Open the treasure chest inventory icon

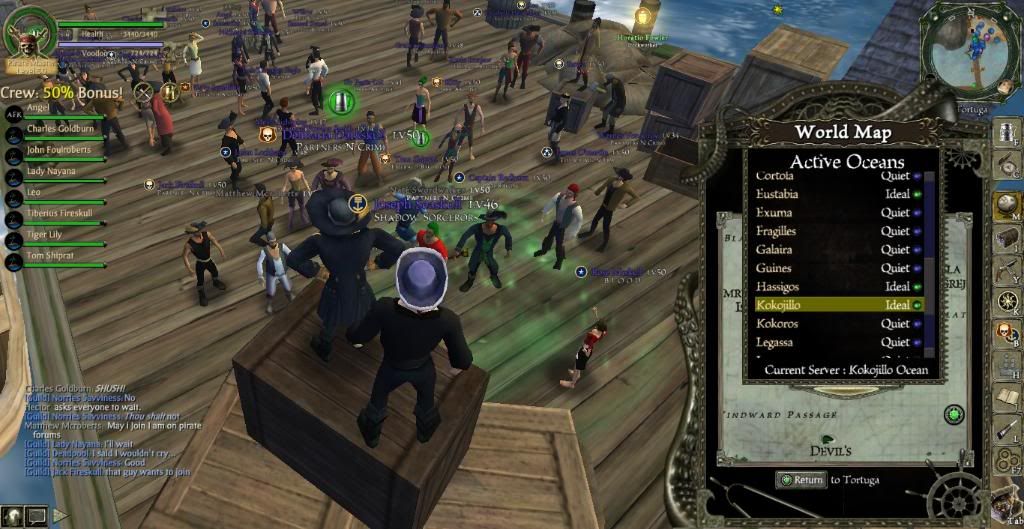click(x=1006, y=237)
